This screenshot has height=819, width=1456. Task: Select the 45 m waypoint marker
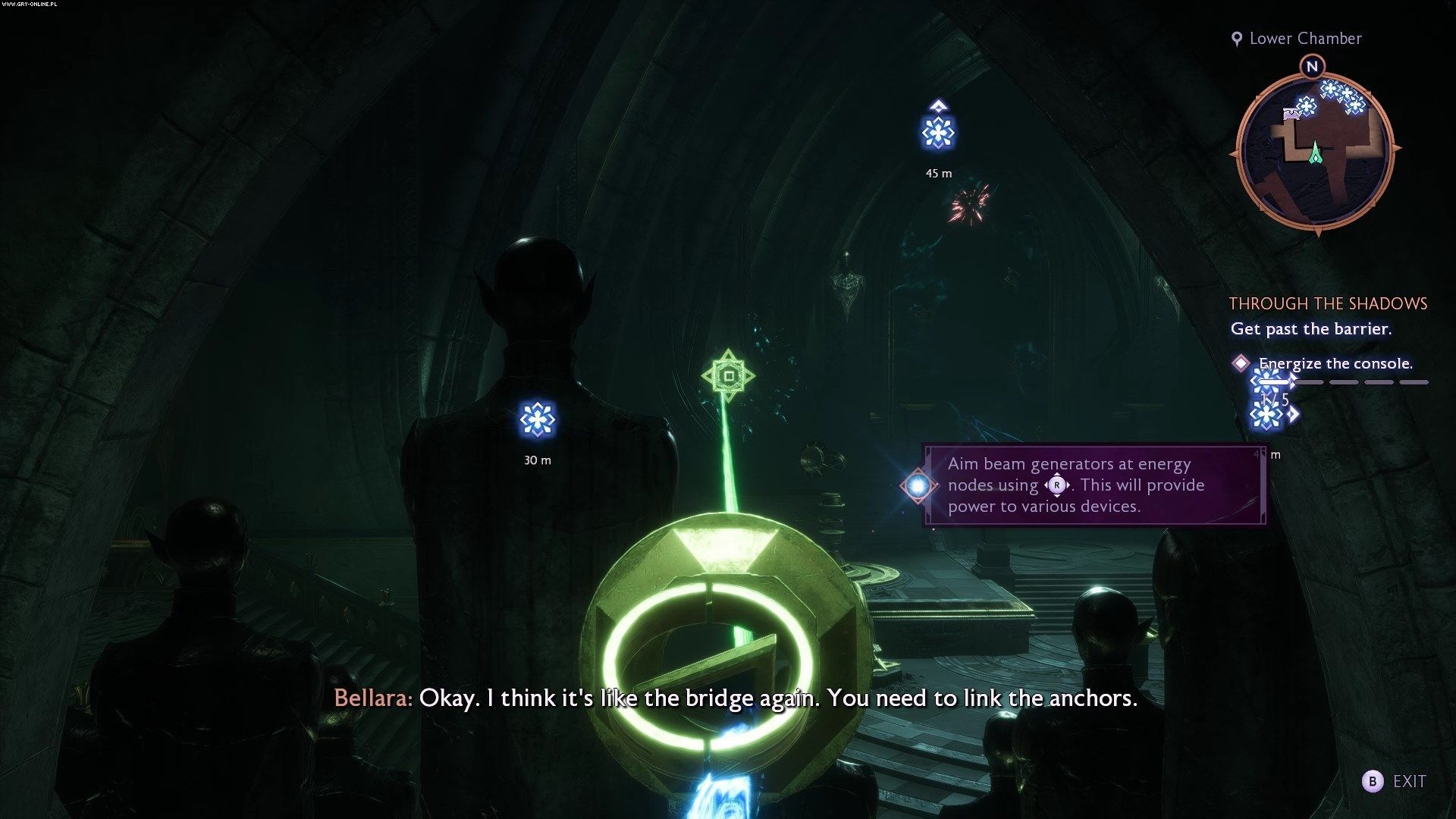(938, 133)
